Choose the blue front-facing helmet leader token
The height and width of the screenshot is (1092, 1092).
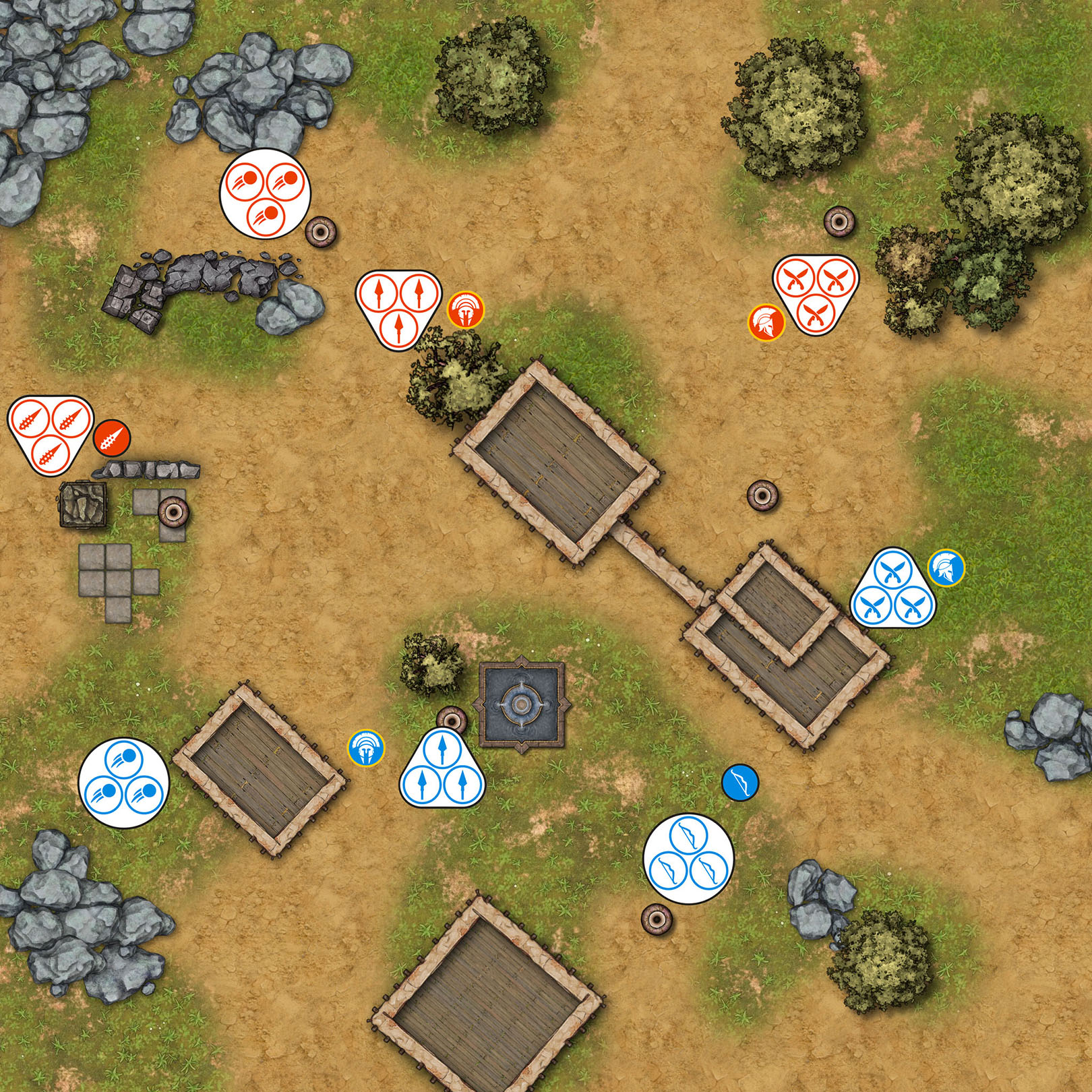coord(366,748)
